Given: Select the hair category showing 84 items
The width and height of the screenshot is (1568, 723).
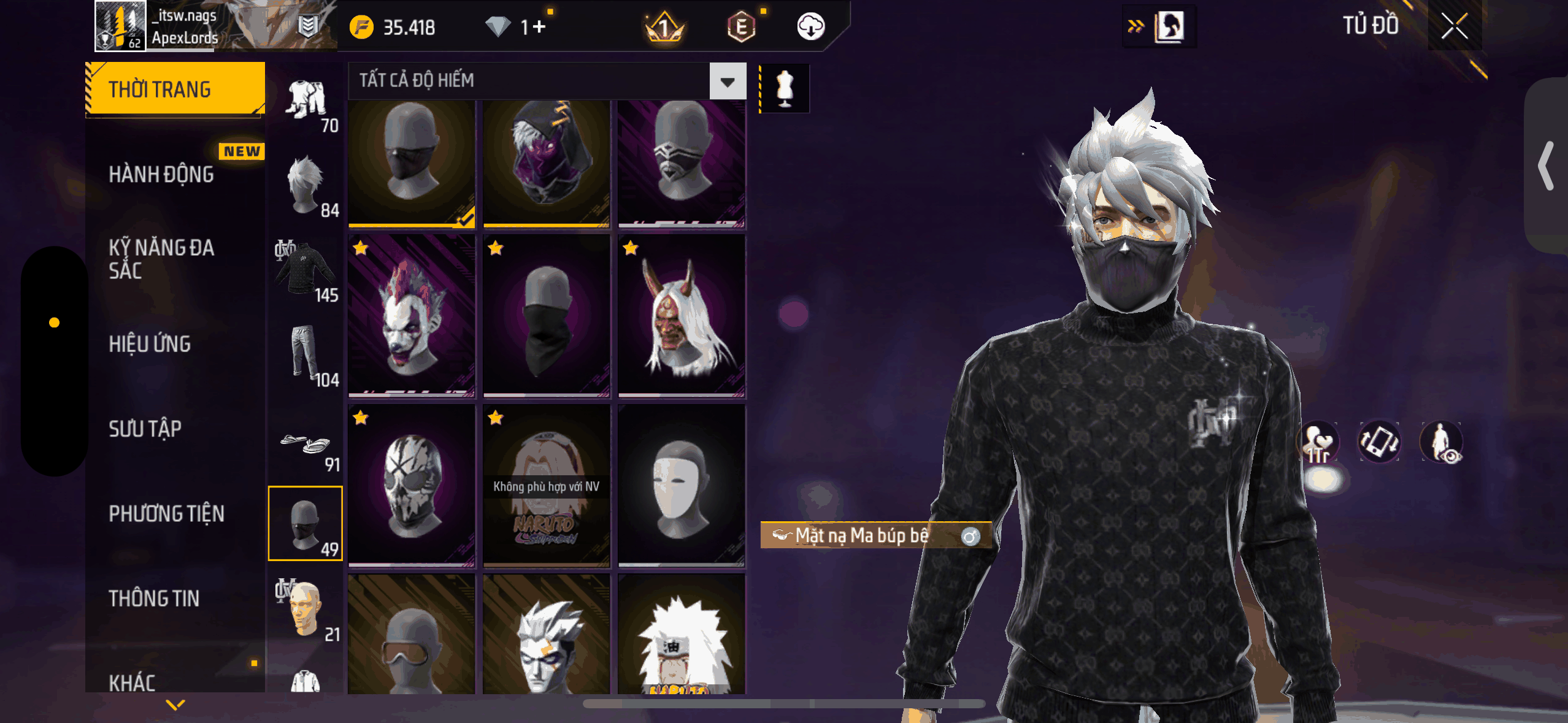Looking at the screenshot, I should pos(306,187).
